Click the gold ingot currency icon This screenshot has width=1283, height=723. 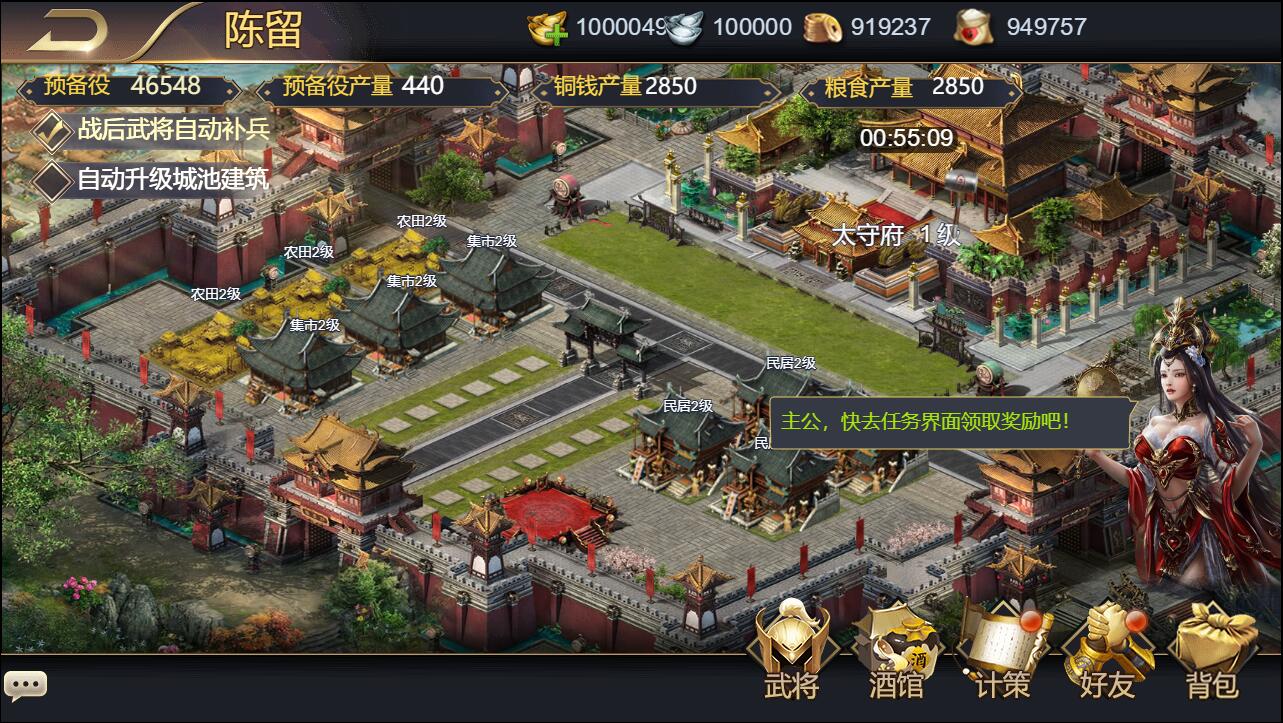545,26
